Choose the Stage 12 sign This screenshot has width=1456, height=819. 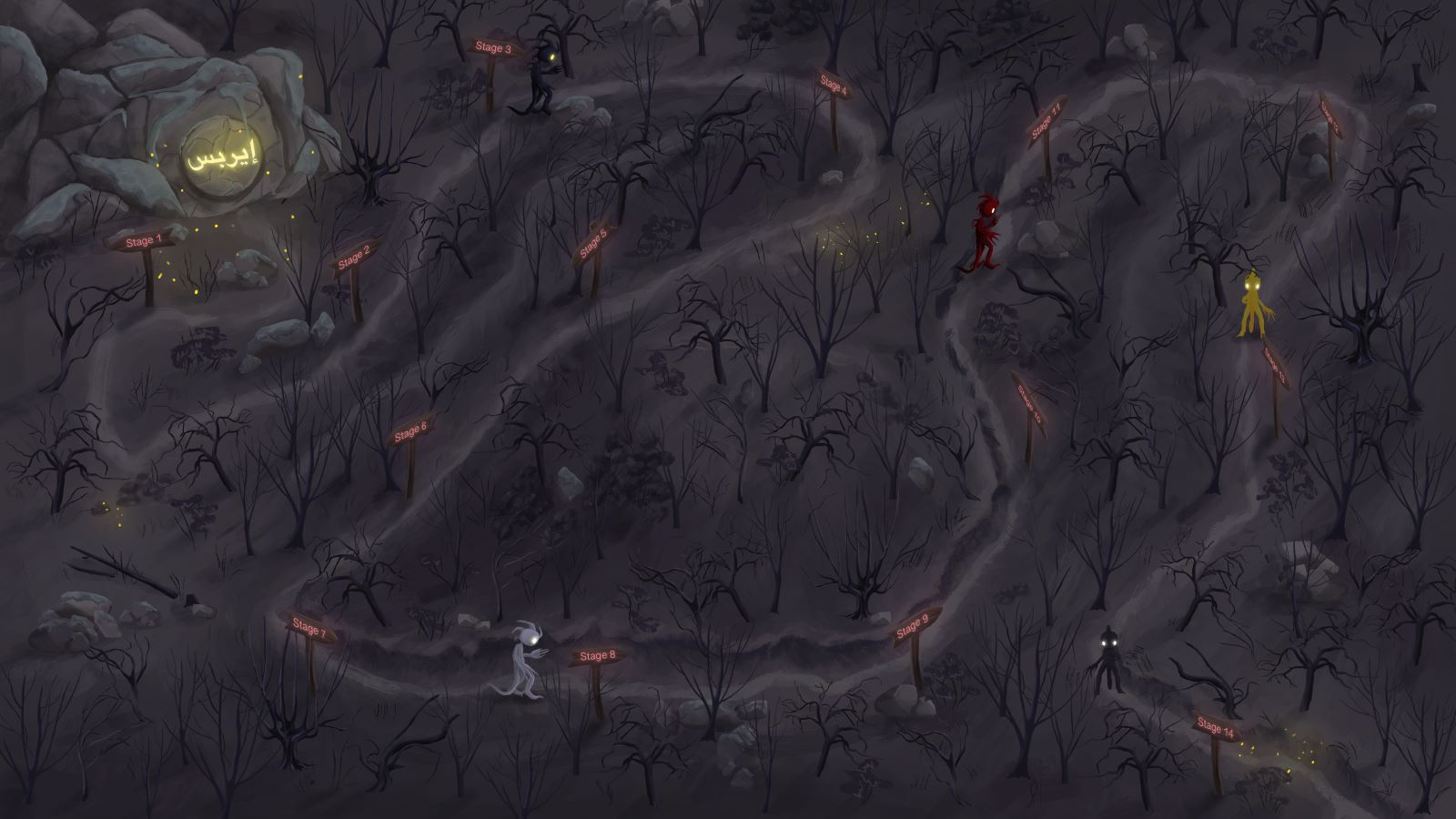pos(1330,116)
